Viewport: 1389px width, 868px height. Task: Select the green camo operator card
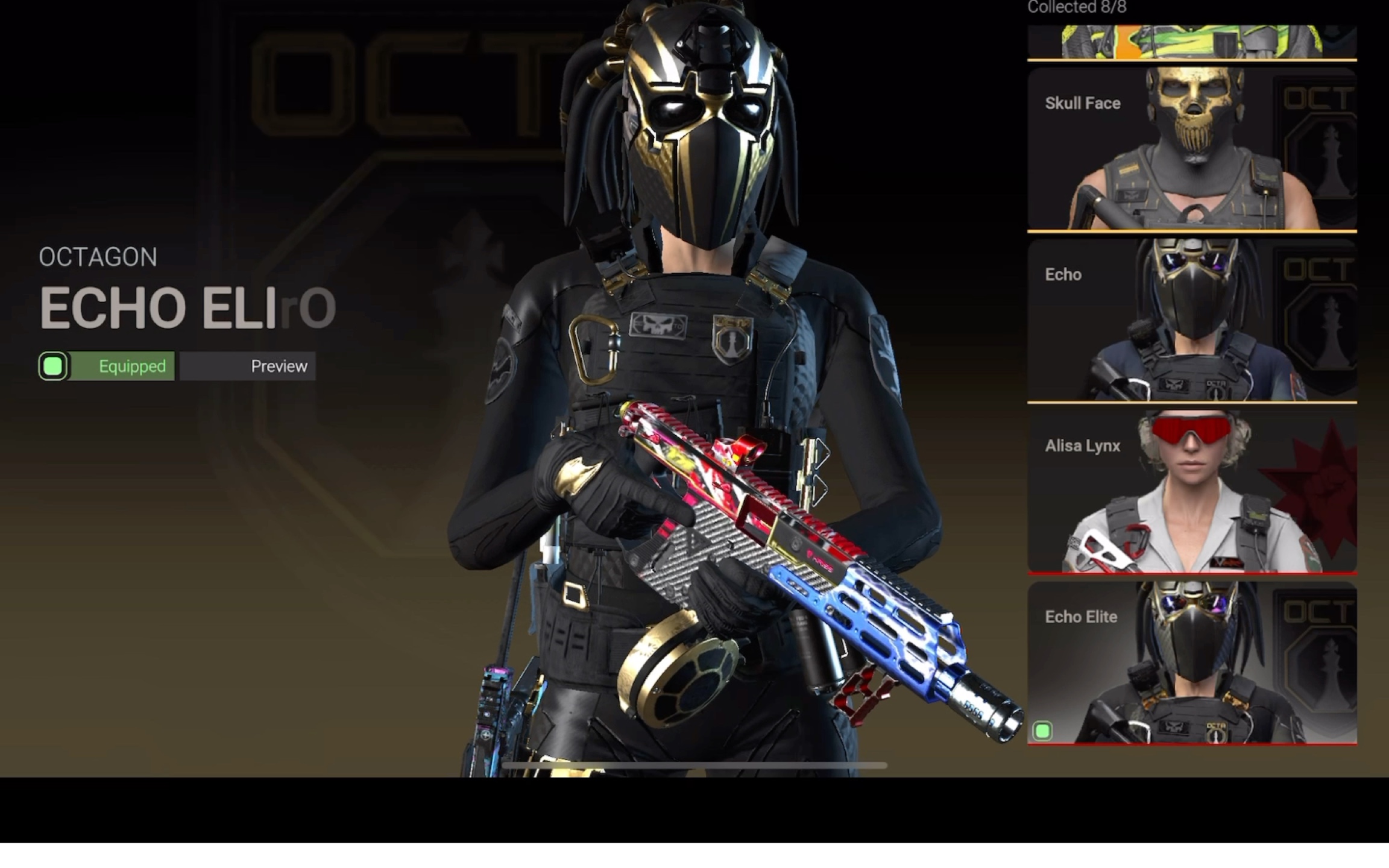point(1191,42)
